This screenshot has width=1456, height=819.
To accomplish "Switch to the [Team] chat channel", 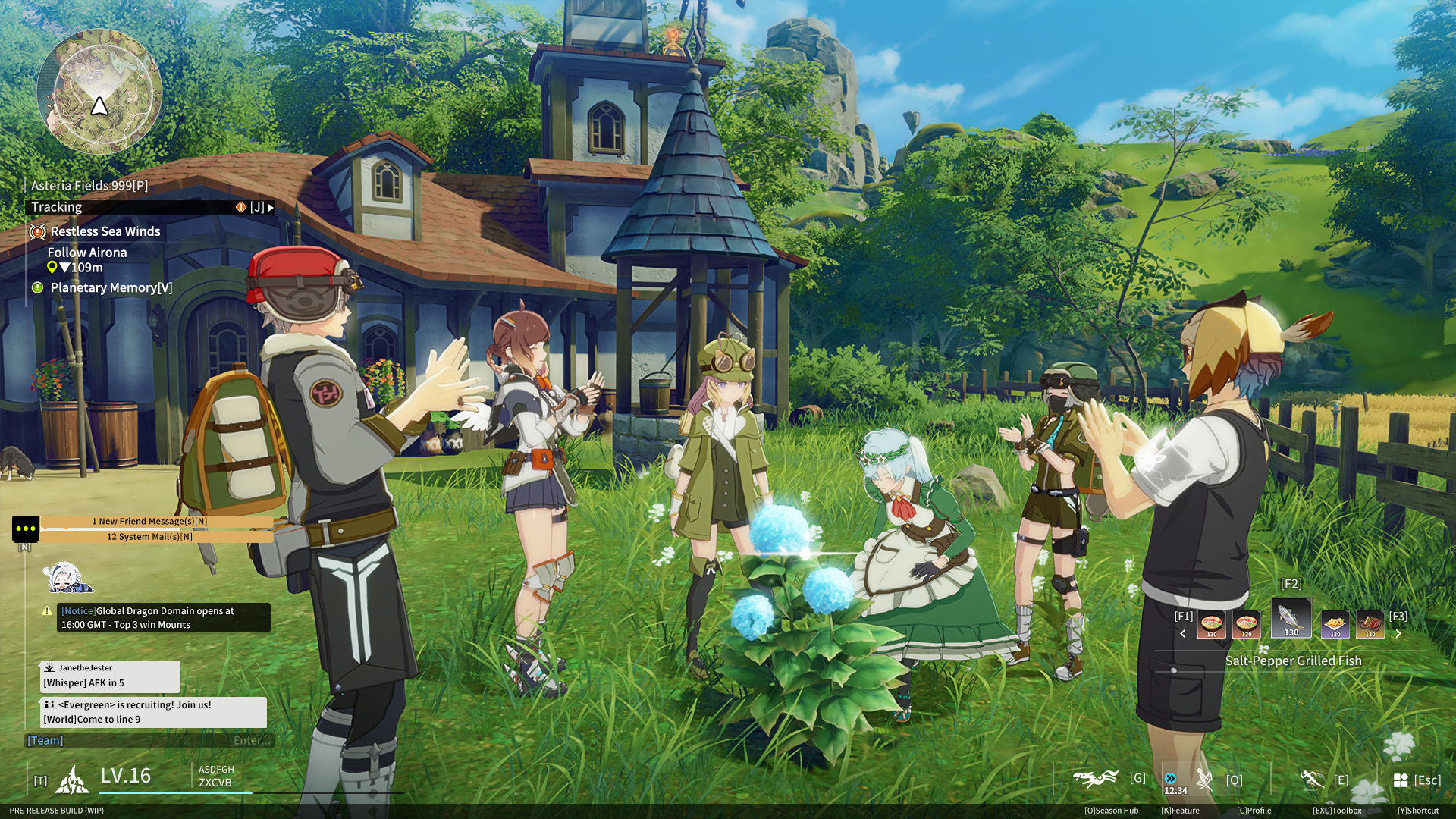I will click(x=45, y=740).
